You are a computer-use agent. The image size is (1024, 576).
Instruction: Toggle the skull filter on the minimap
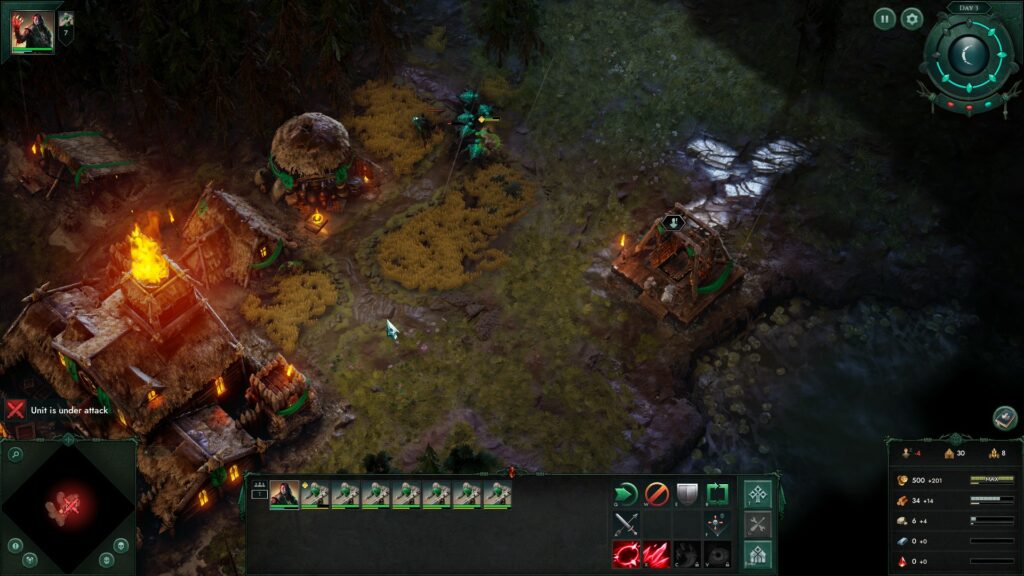(x=120, y=545)
